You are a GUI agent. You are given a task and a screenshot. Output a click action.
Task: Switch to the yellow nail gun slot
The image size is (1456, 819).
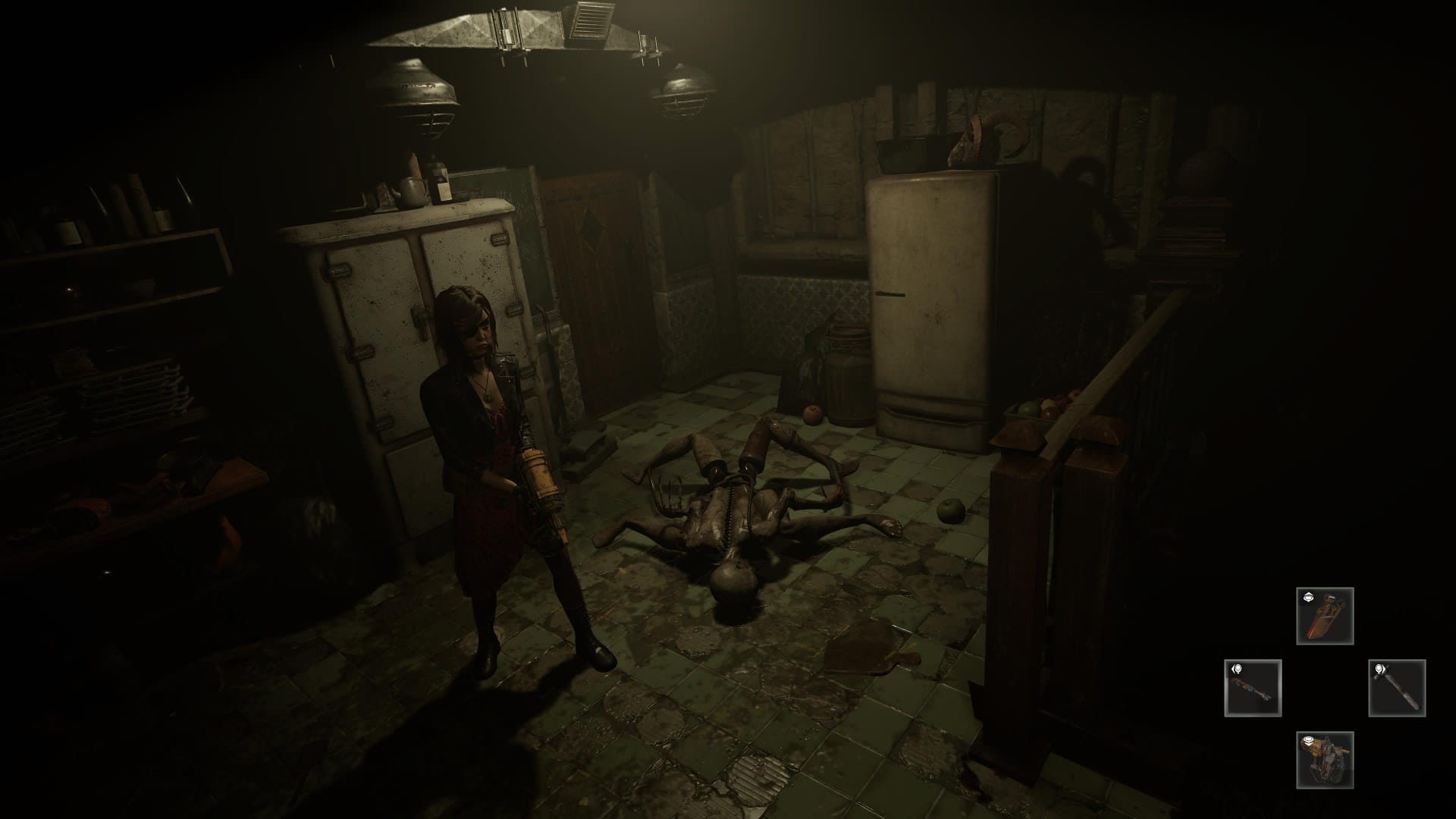point(1325,760)
